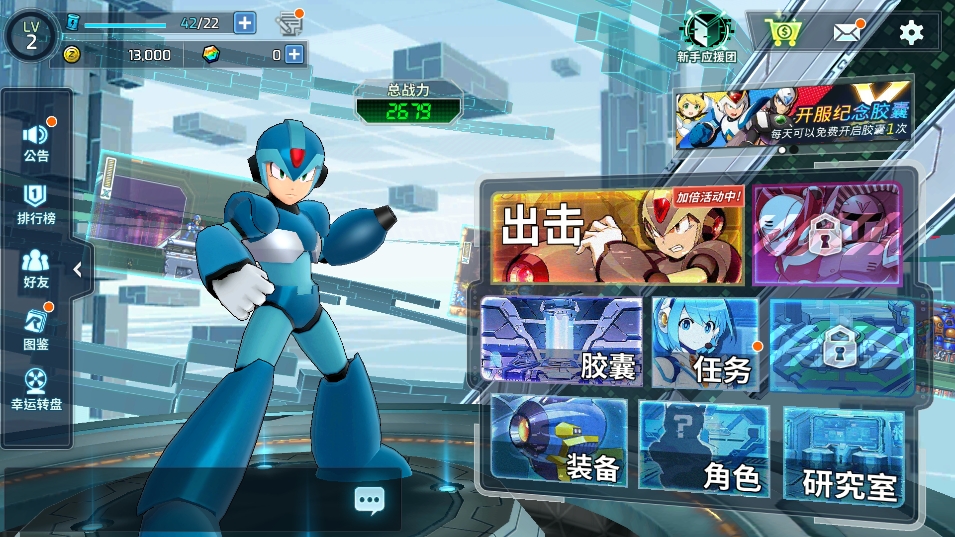The image size is (955, 537).
Task: Add stamina with the plus button
Action: click(244, 23)
